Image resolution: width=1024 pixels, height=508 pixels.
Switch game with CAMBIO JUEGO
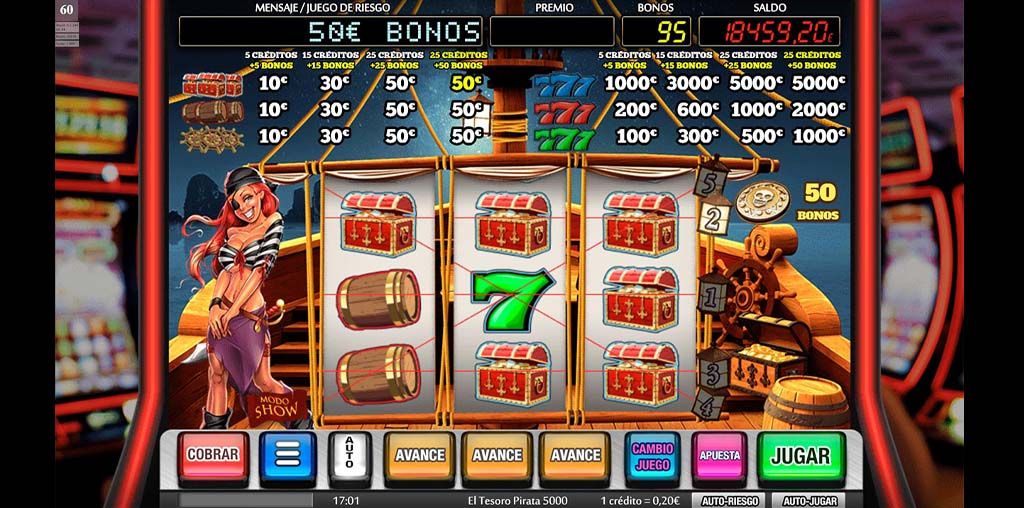click(x=651, y=456)
